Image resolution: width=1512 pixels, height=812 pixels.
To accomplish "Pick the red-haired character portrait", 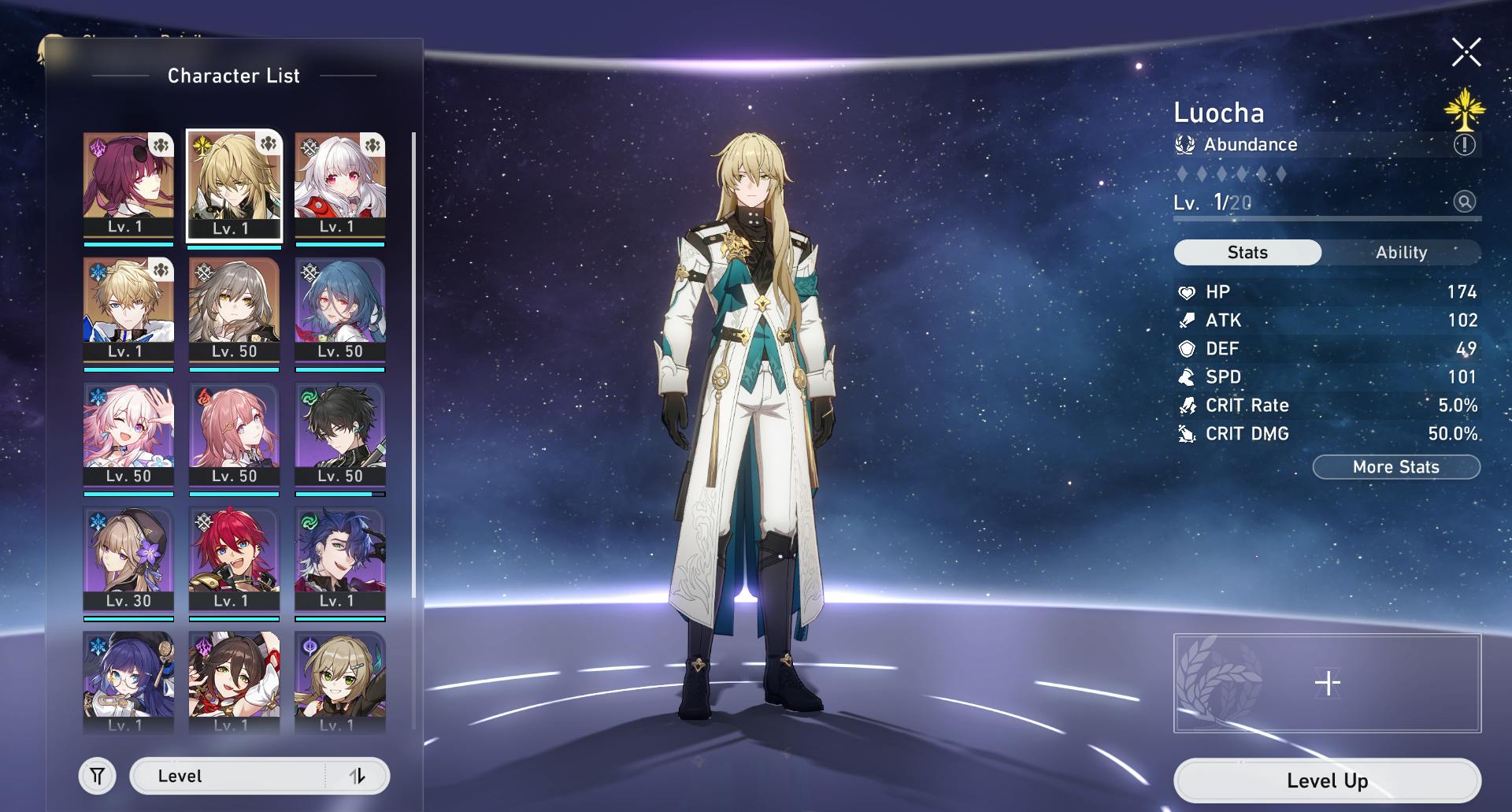I will tap(234, 559).
